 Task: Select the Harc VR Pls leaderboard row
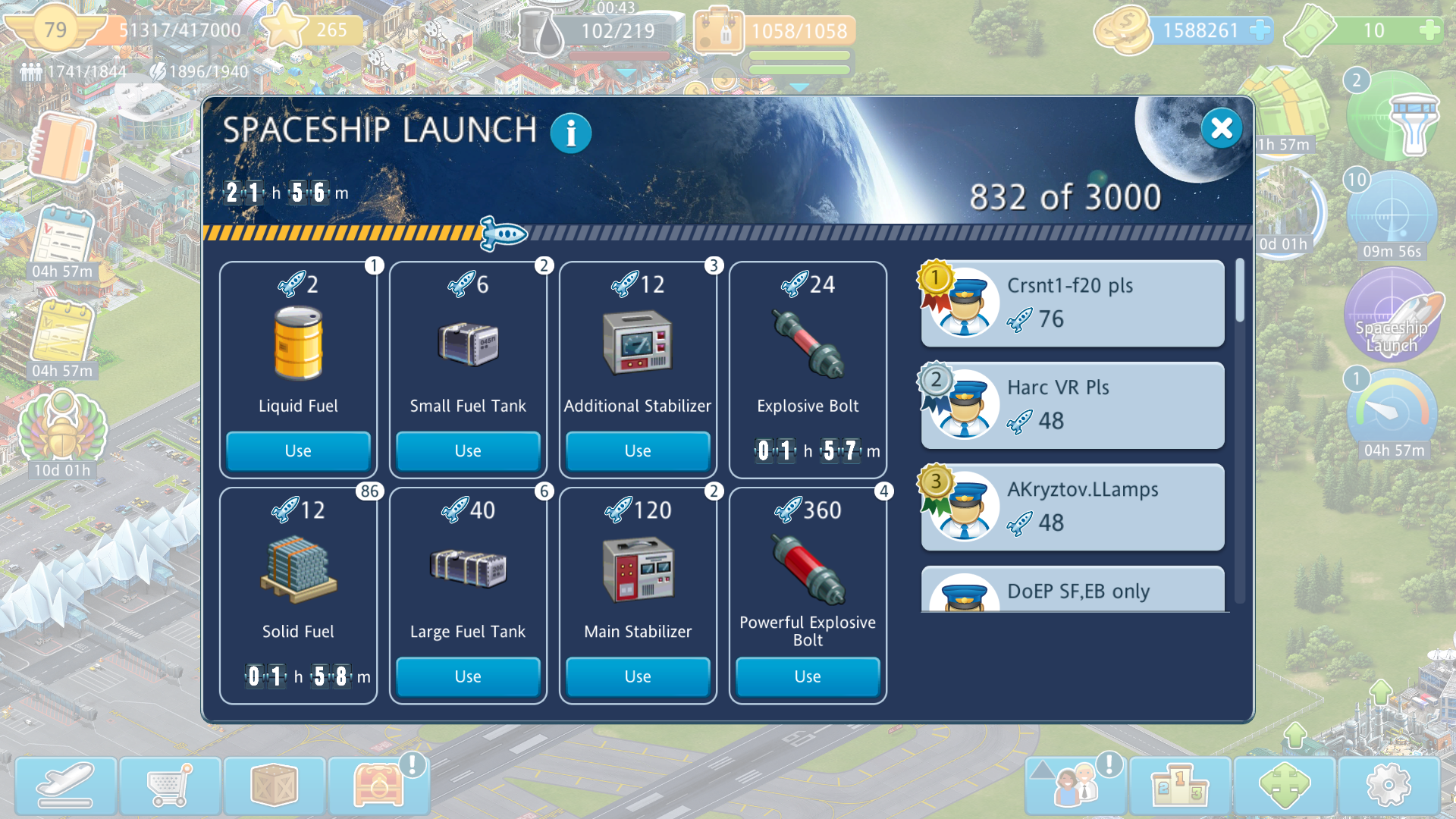1072,405
